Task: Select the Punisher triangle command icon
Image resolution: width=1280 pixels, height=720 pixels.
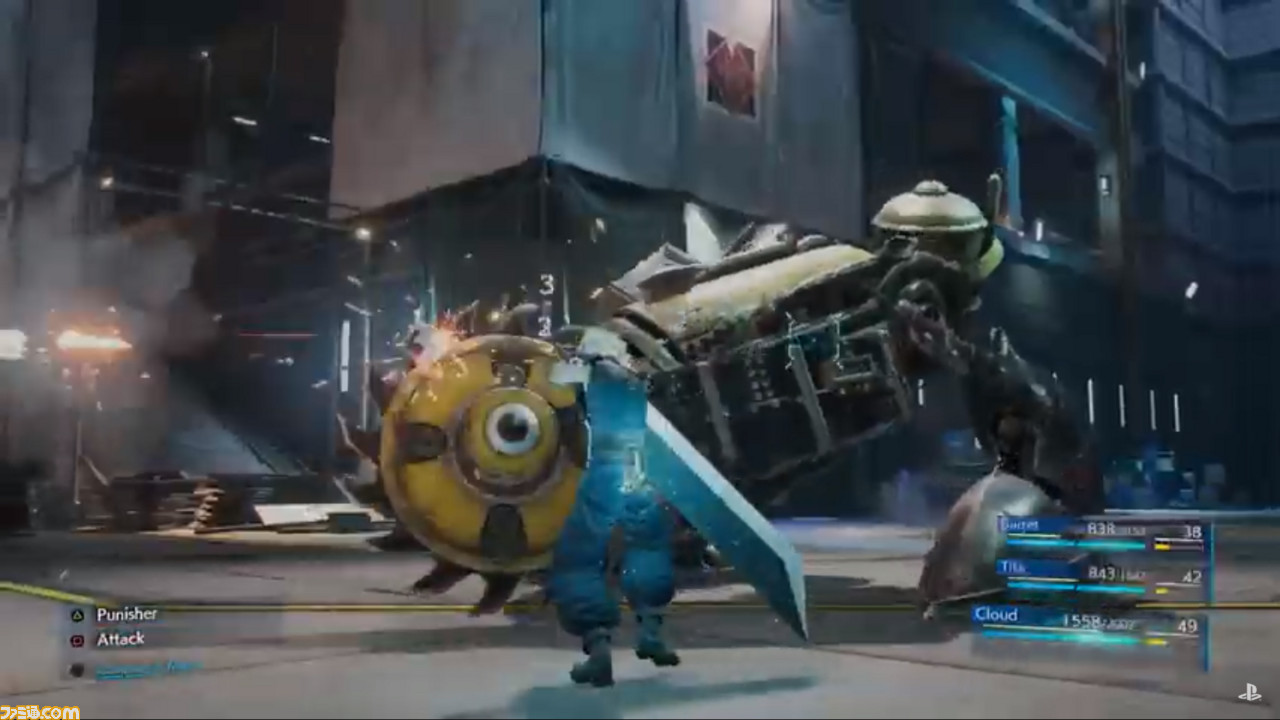Action: 78,618
